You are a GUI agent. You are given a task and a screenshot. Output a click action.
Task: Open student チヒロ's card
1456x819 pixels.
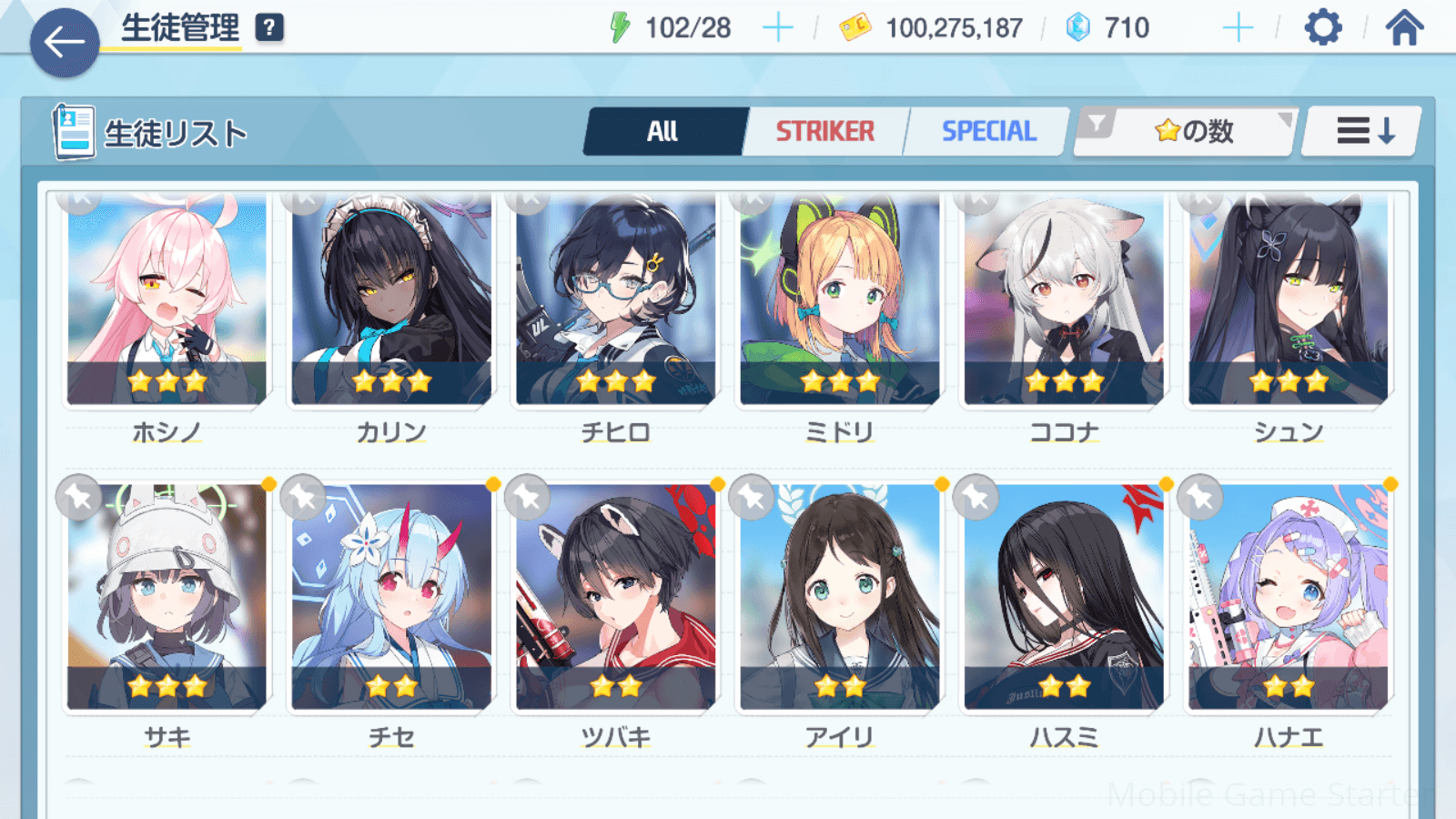tap(615, 300)
